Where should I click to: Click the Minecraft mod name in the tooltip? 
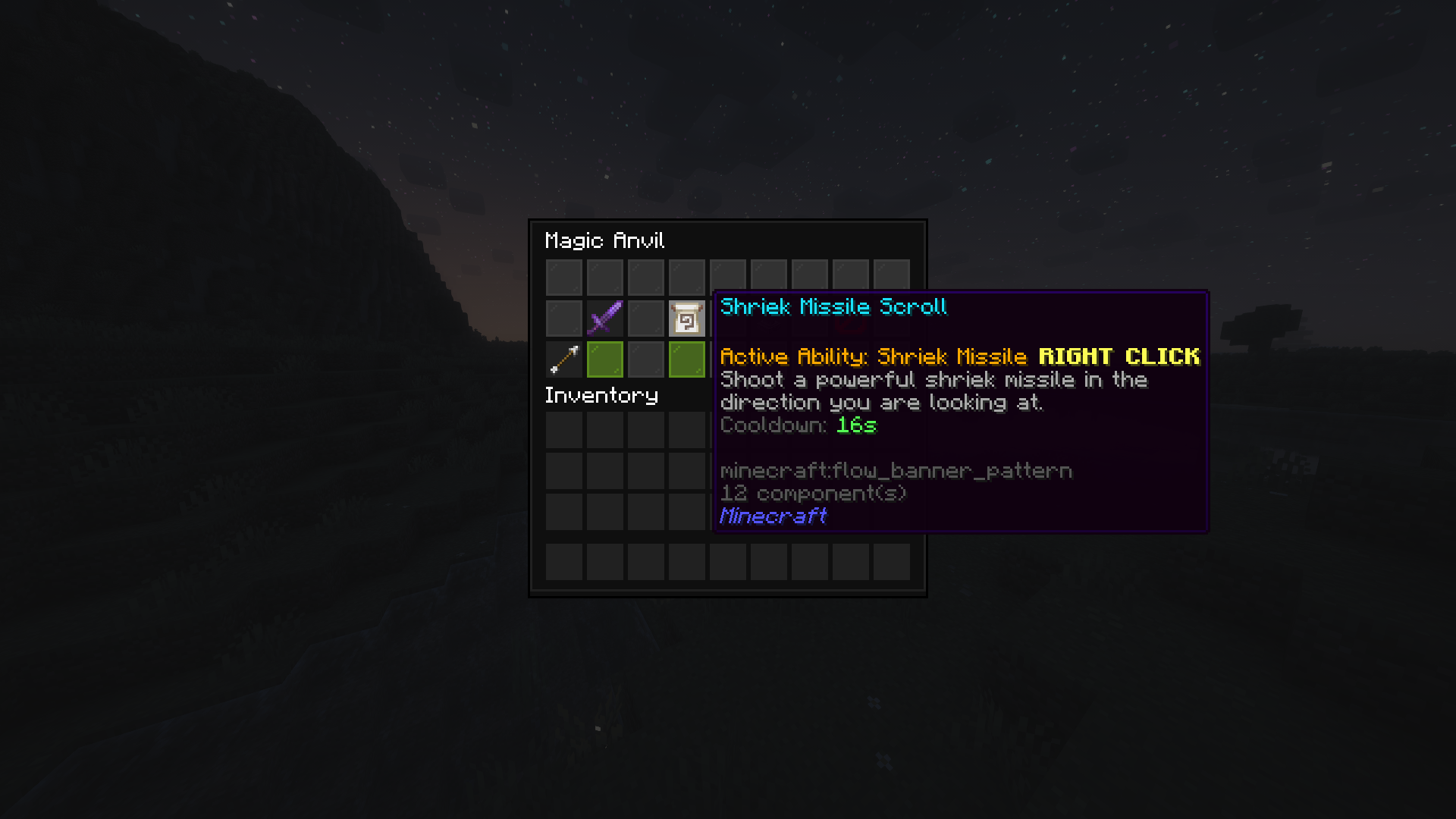773,516
